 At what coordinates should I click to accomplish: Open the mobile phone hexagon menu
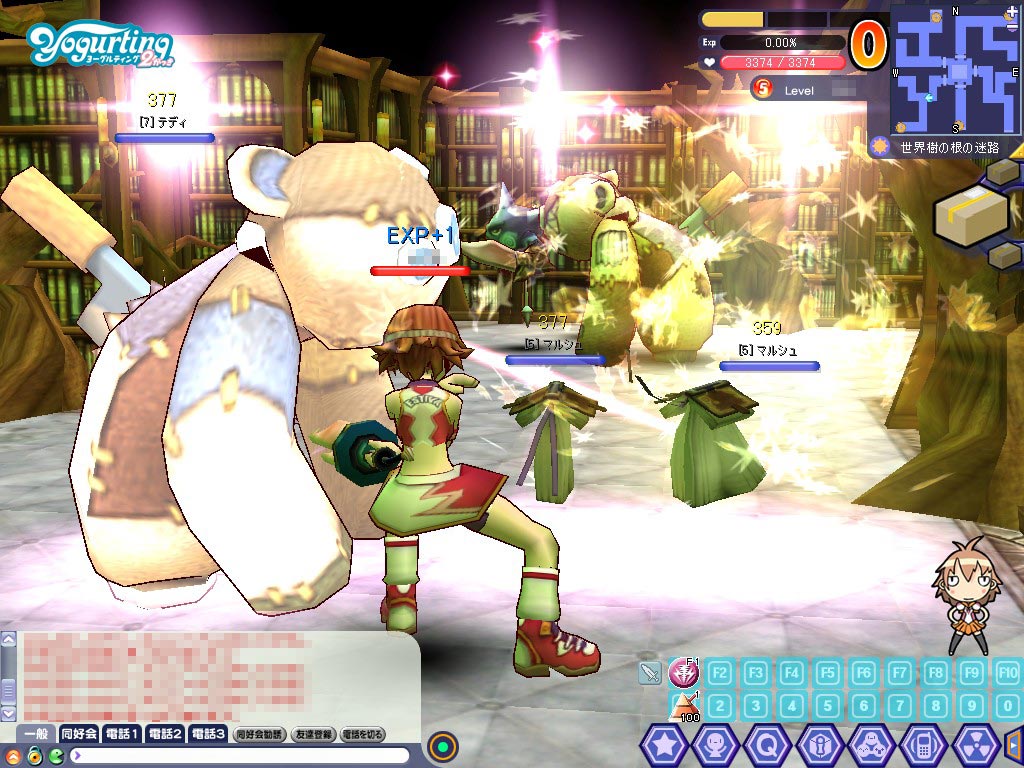point(923,745)
